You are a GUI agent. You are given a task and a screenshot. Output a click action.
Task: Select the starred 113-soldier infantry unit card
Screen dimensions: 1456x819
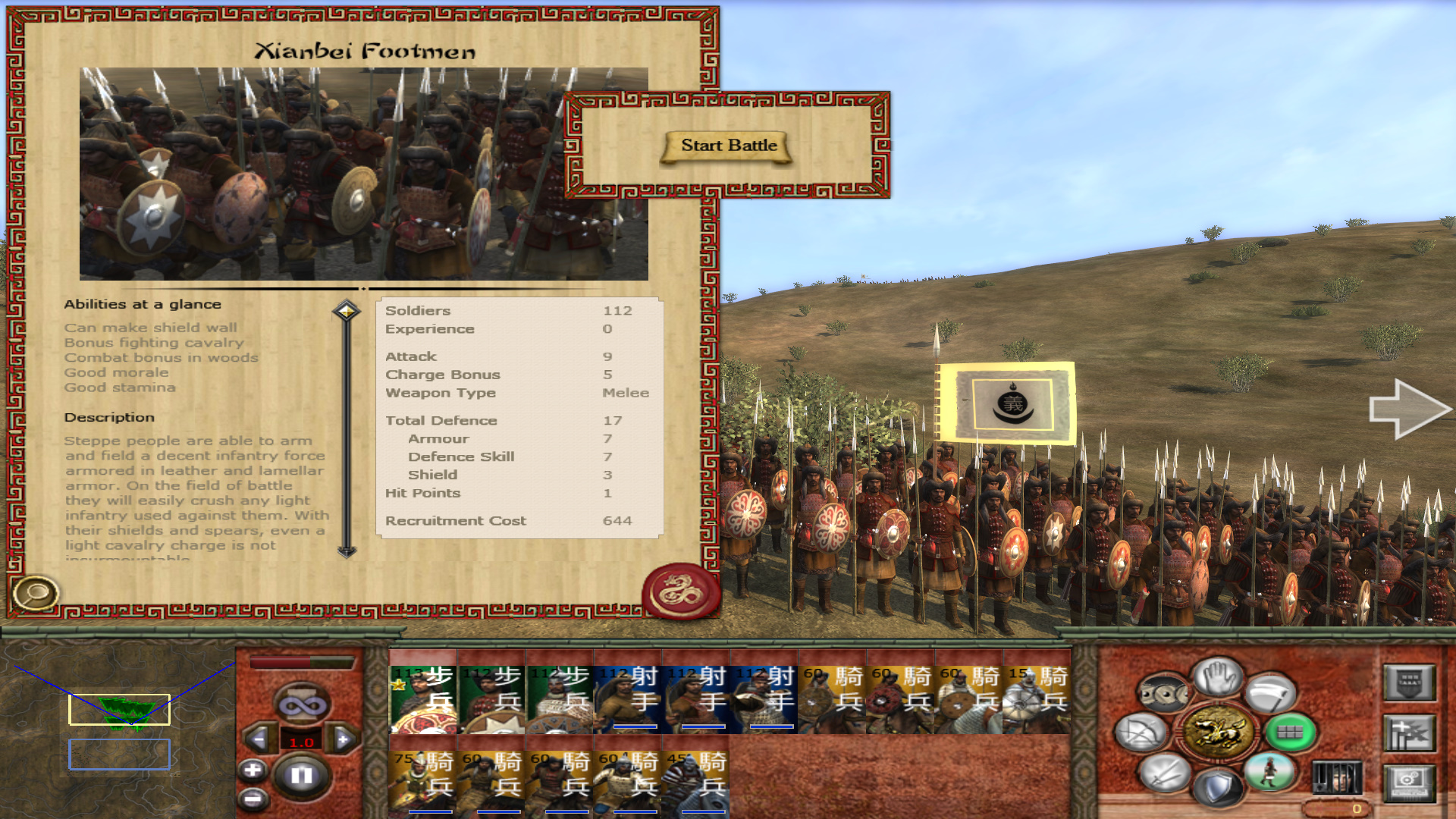tap(422, 699)
